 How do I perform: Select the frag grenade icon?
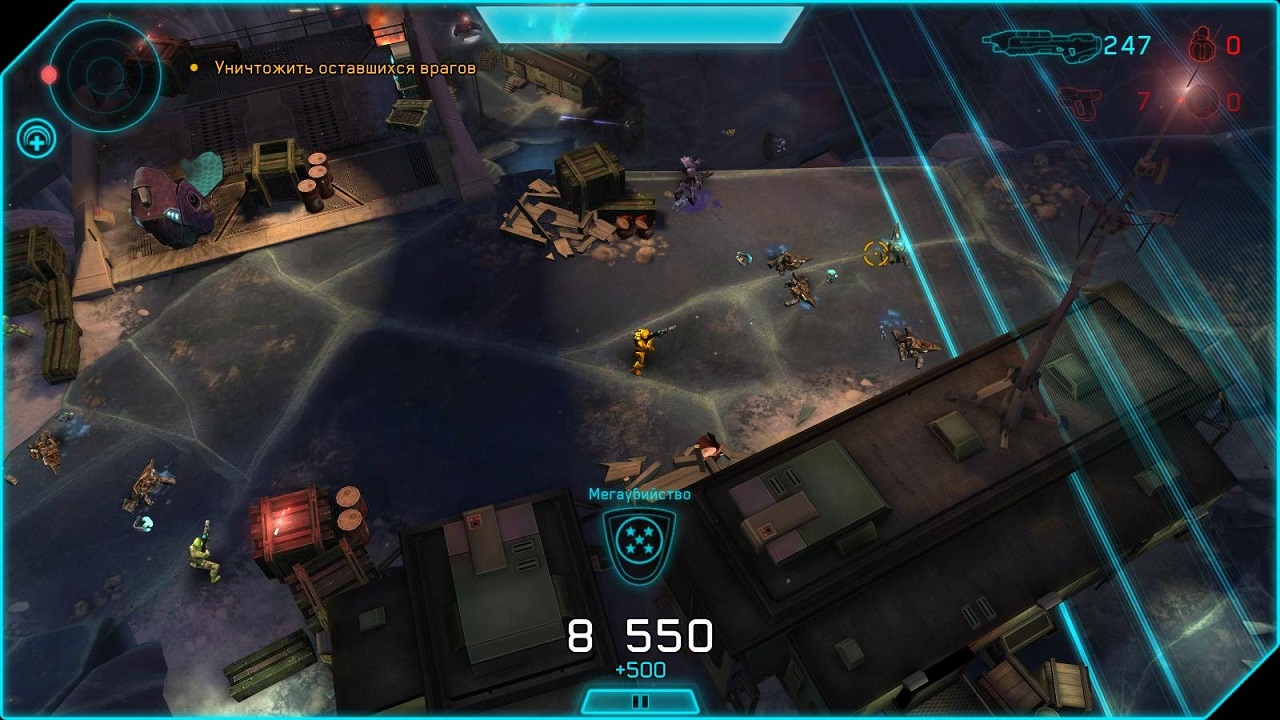[x=1202, y=45]
